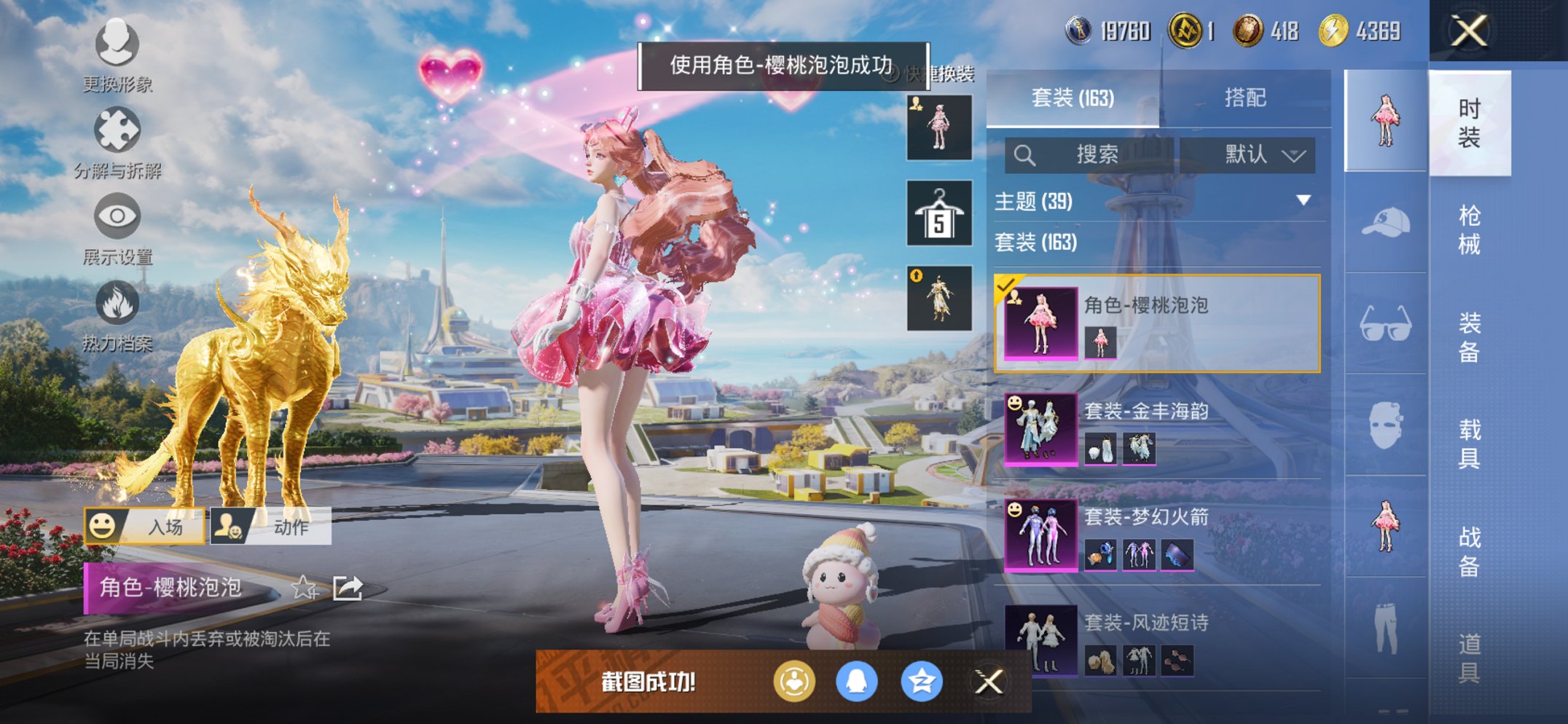Screen dimensions: 1568x724
Task: Open the 更换形象 (change appearance) panel
Action: [117, 45]
